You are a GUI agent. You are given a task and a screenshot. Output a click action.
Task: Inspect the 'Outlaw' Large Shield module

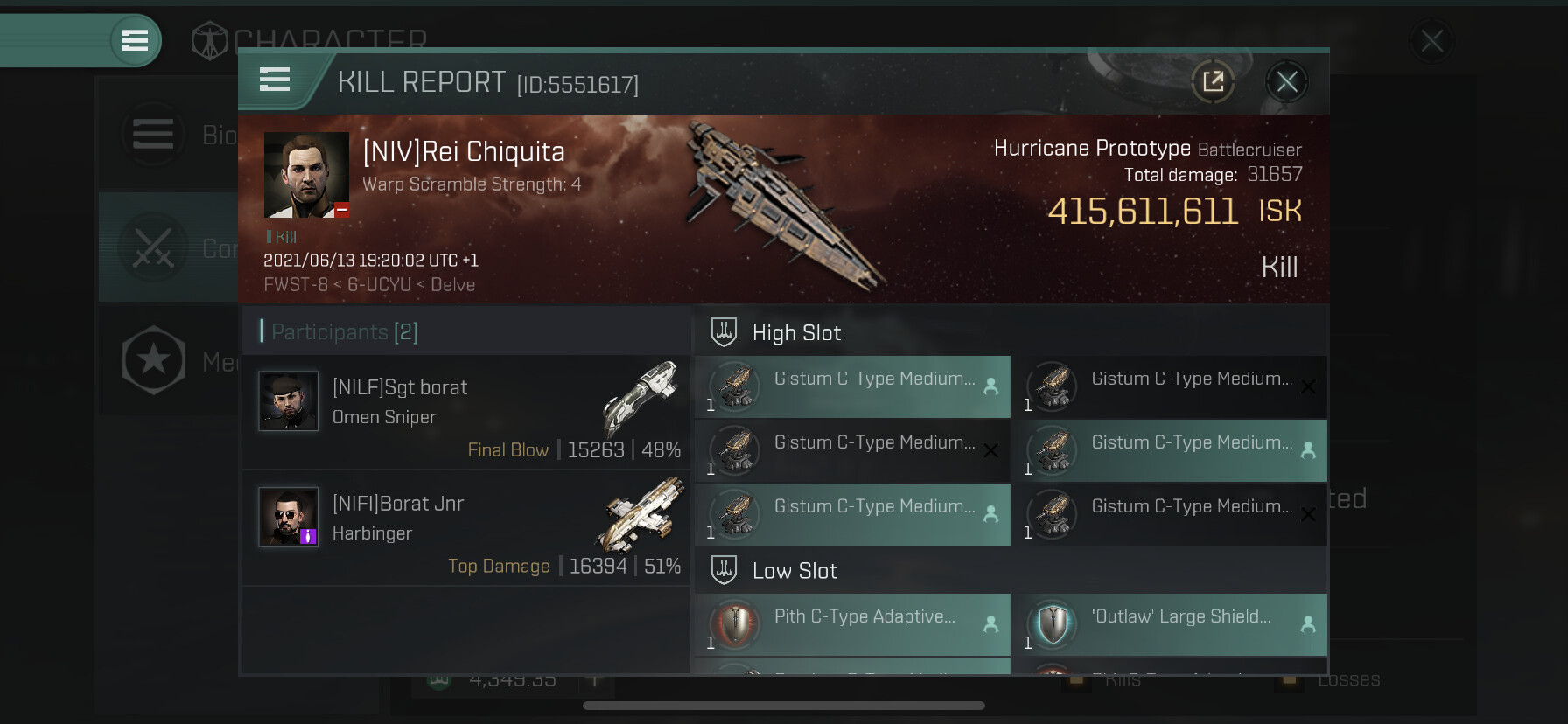click(1169, 624)
